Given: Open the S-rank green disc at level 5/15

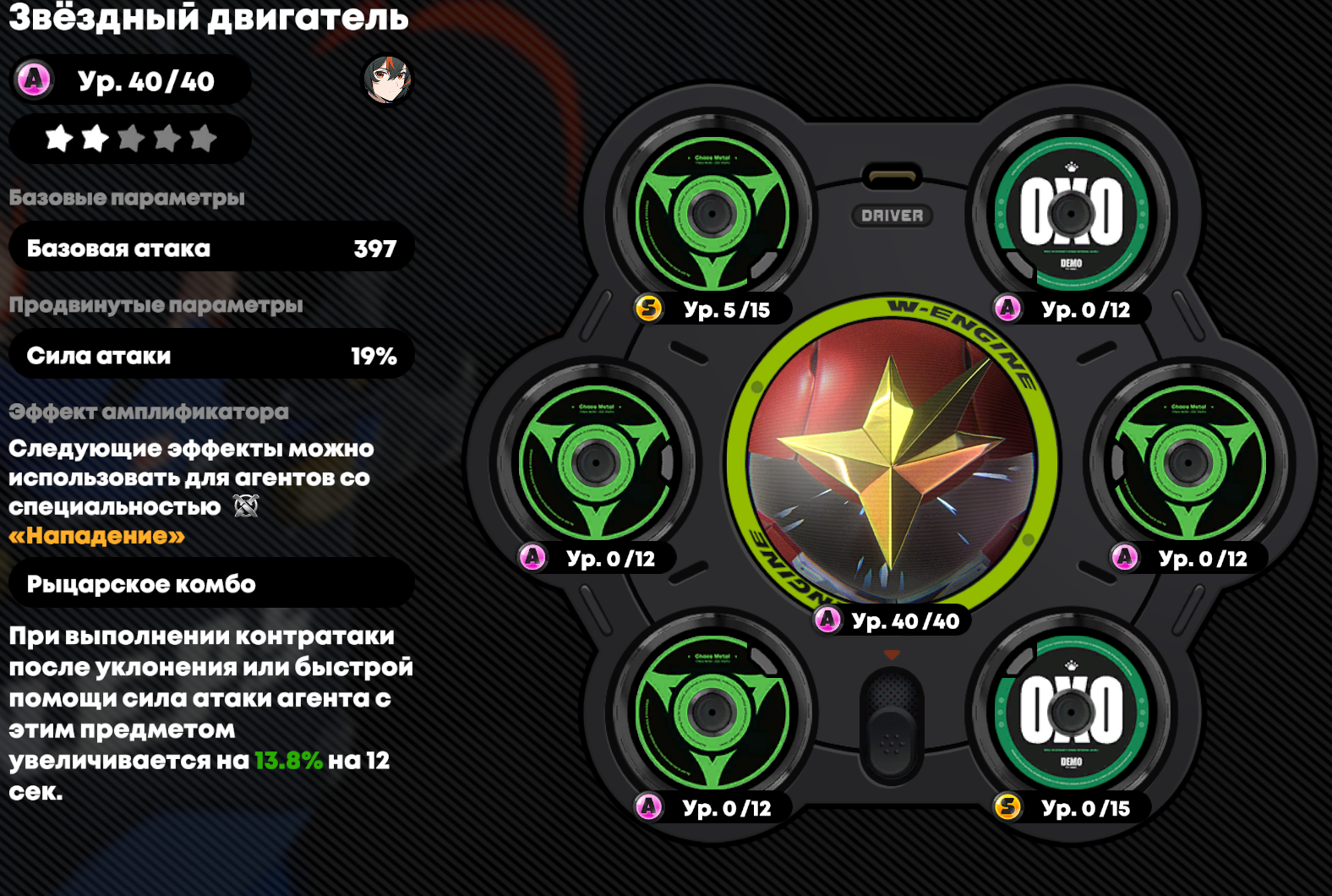Looking at the screenshot, I should 712,214.
